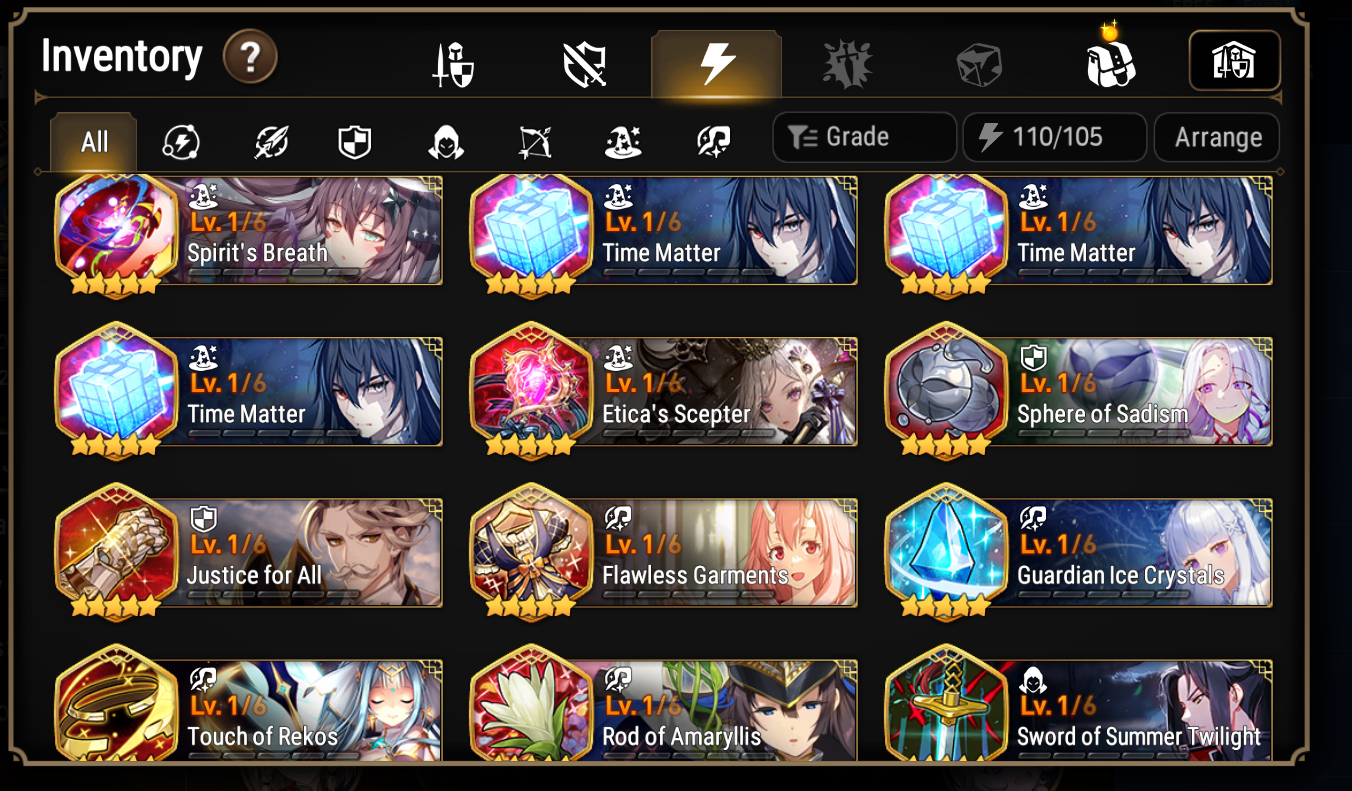Select the All filter tab

click(x=93, y=142)
